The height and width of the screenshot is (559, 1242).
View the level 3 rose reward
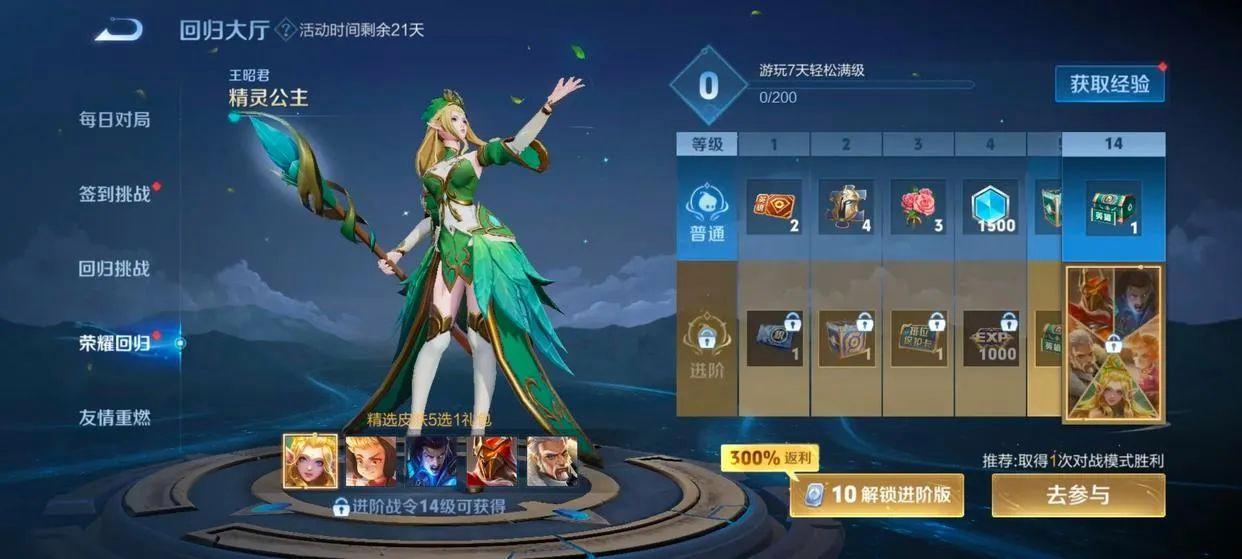pyautogui.click(x=918, y=208)
